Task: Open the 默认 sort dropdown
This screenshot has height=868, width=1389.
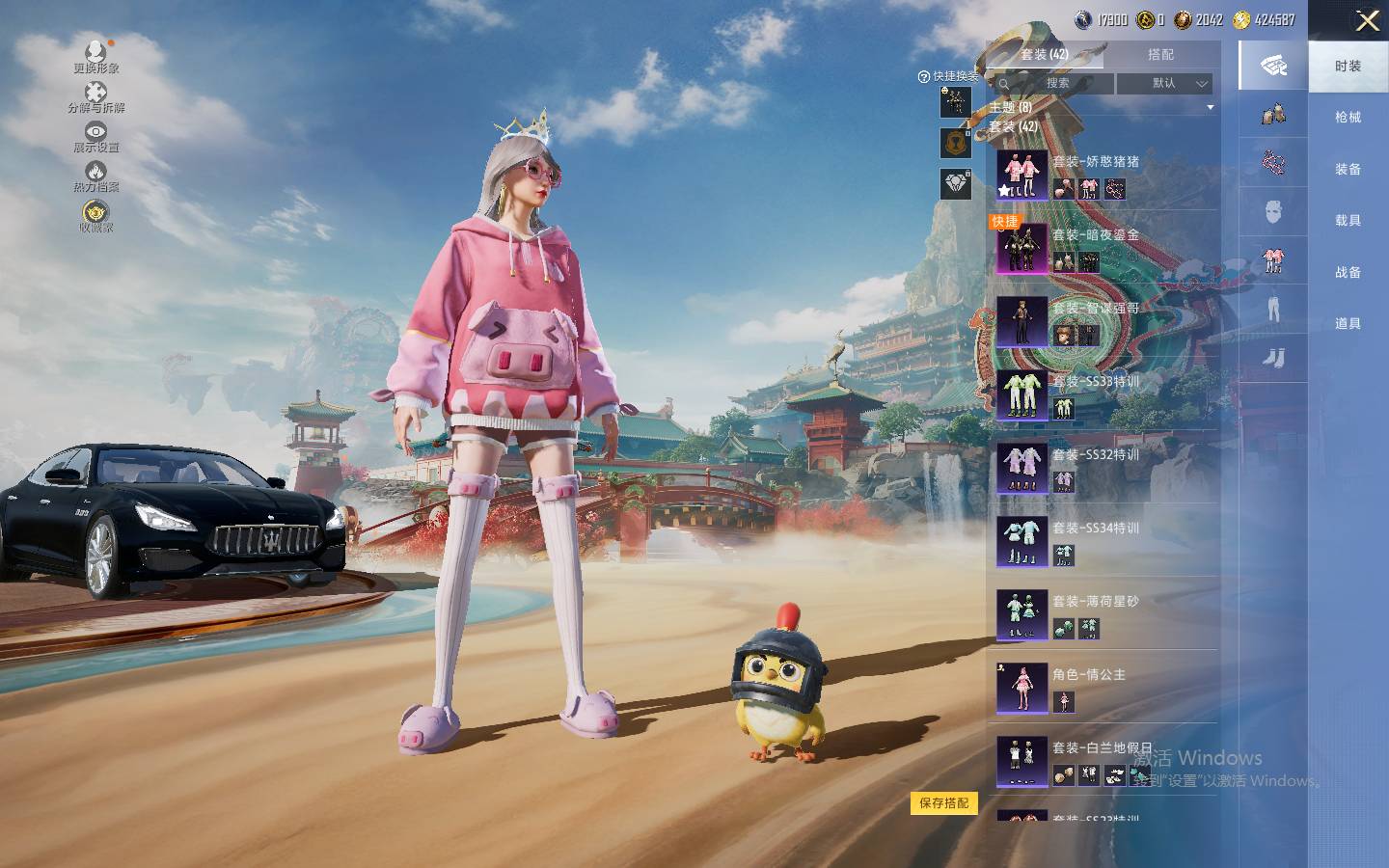Action: tap(1164, 83)
